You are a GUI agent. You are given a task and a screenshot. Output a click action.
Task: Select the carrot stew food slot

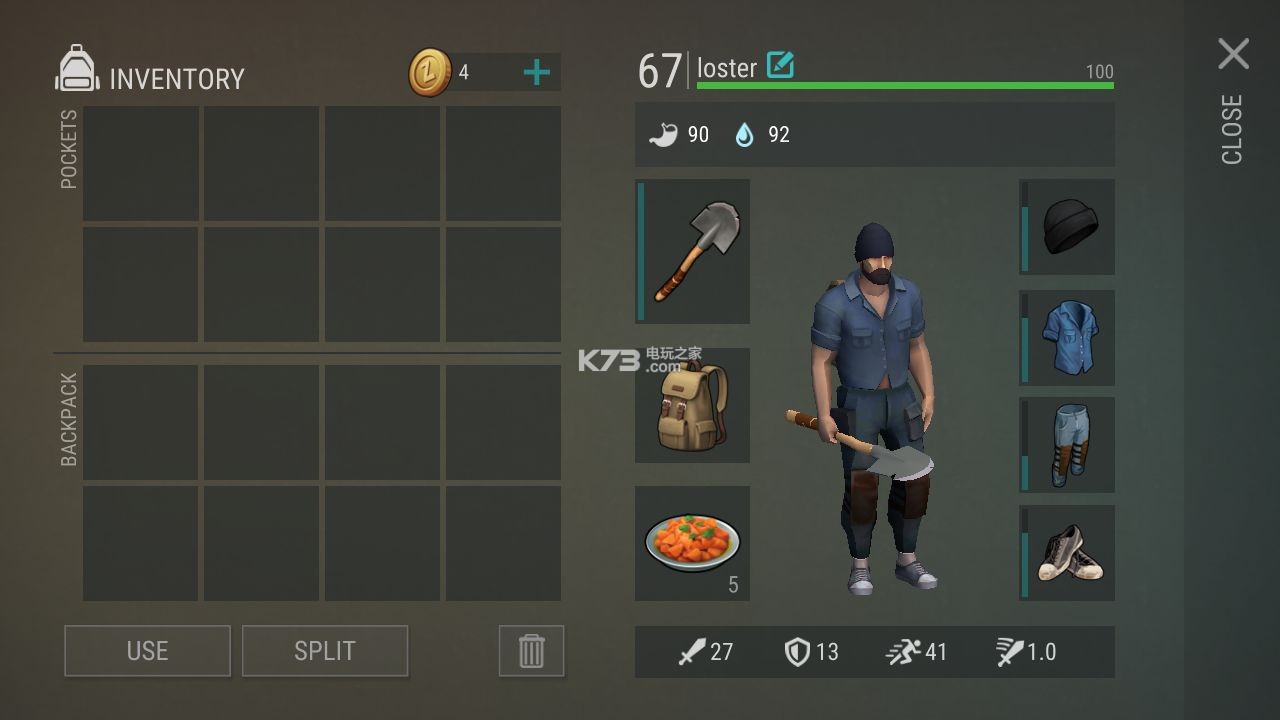[693, 543]
